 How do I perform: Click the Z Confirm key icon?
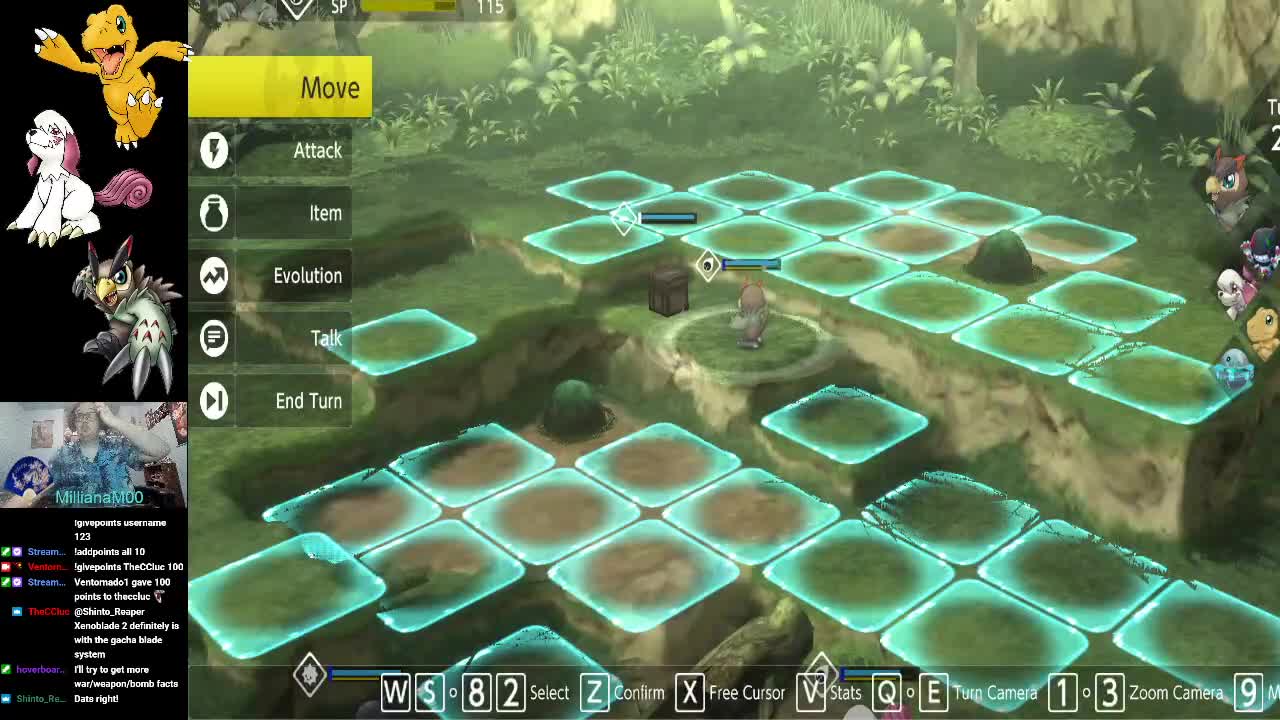pos(594,691)
